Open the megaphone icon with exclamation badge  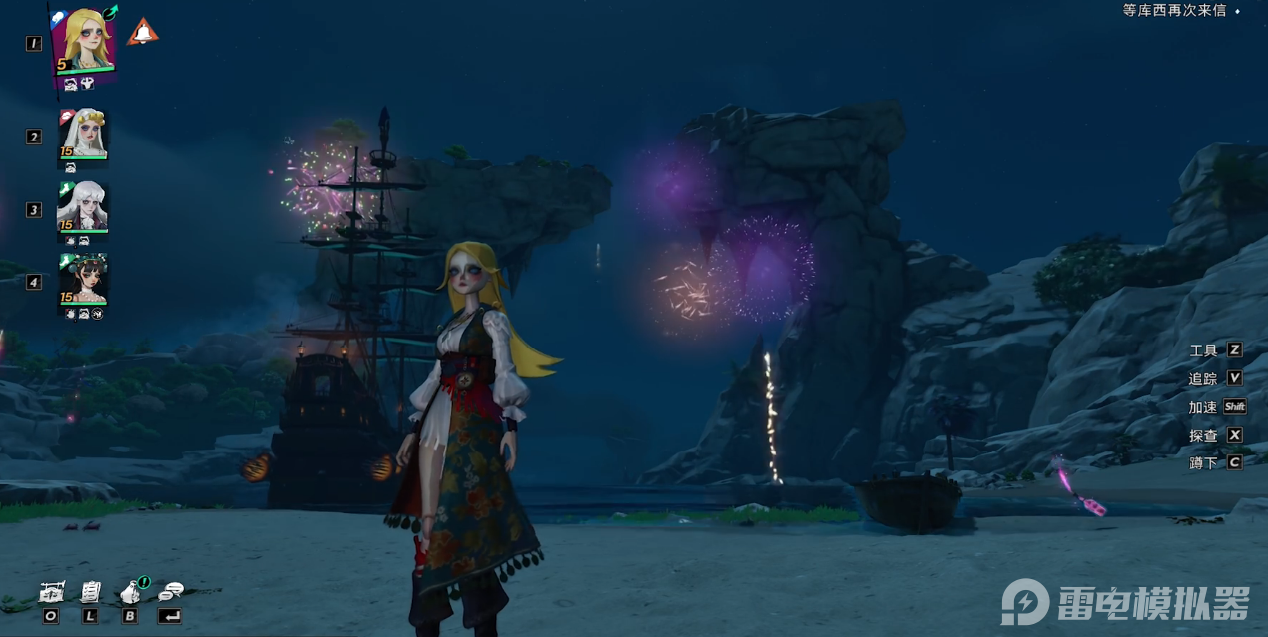point(131,592)
